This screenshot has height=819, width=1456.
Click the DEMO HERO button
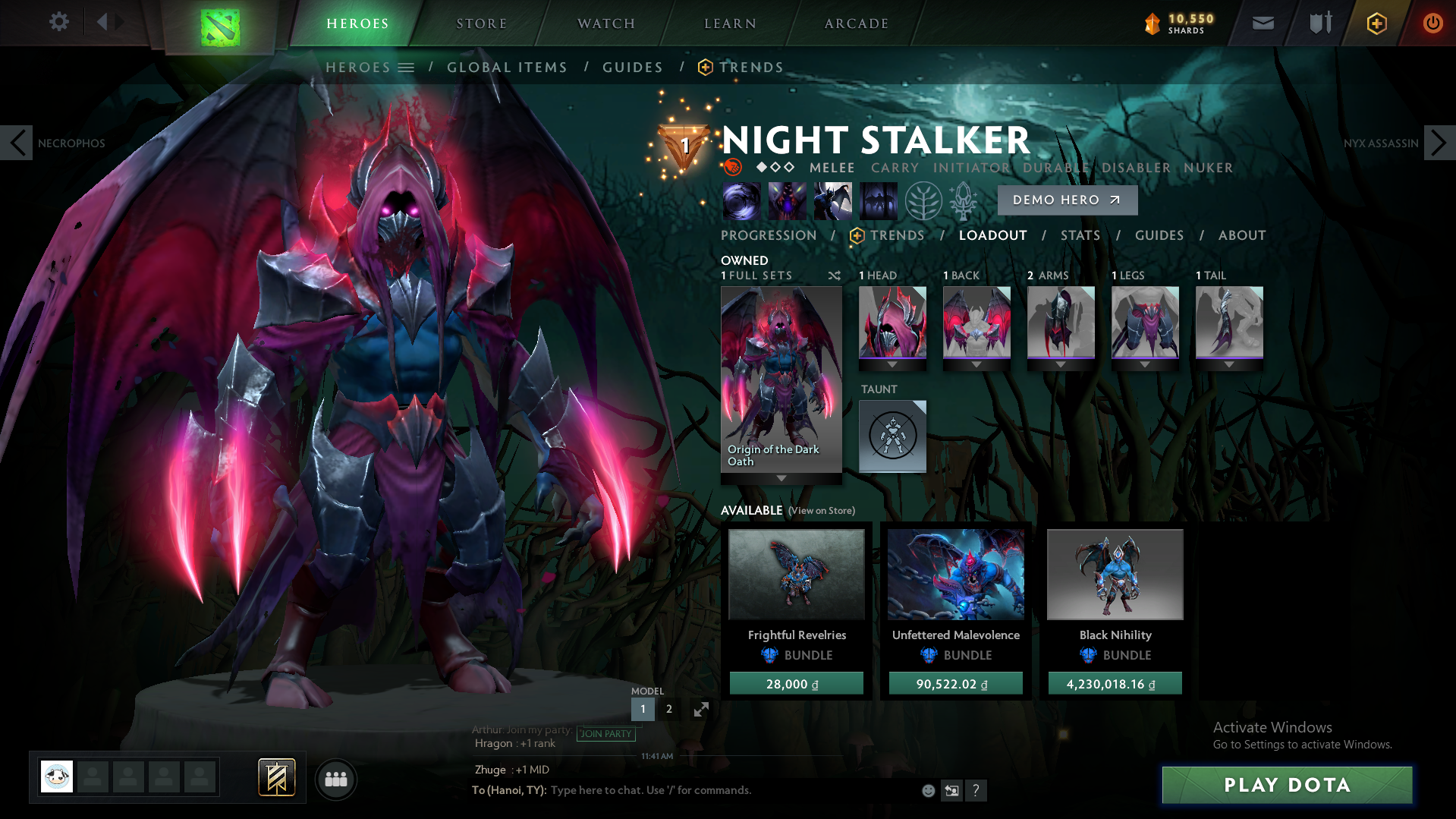1067,200
